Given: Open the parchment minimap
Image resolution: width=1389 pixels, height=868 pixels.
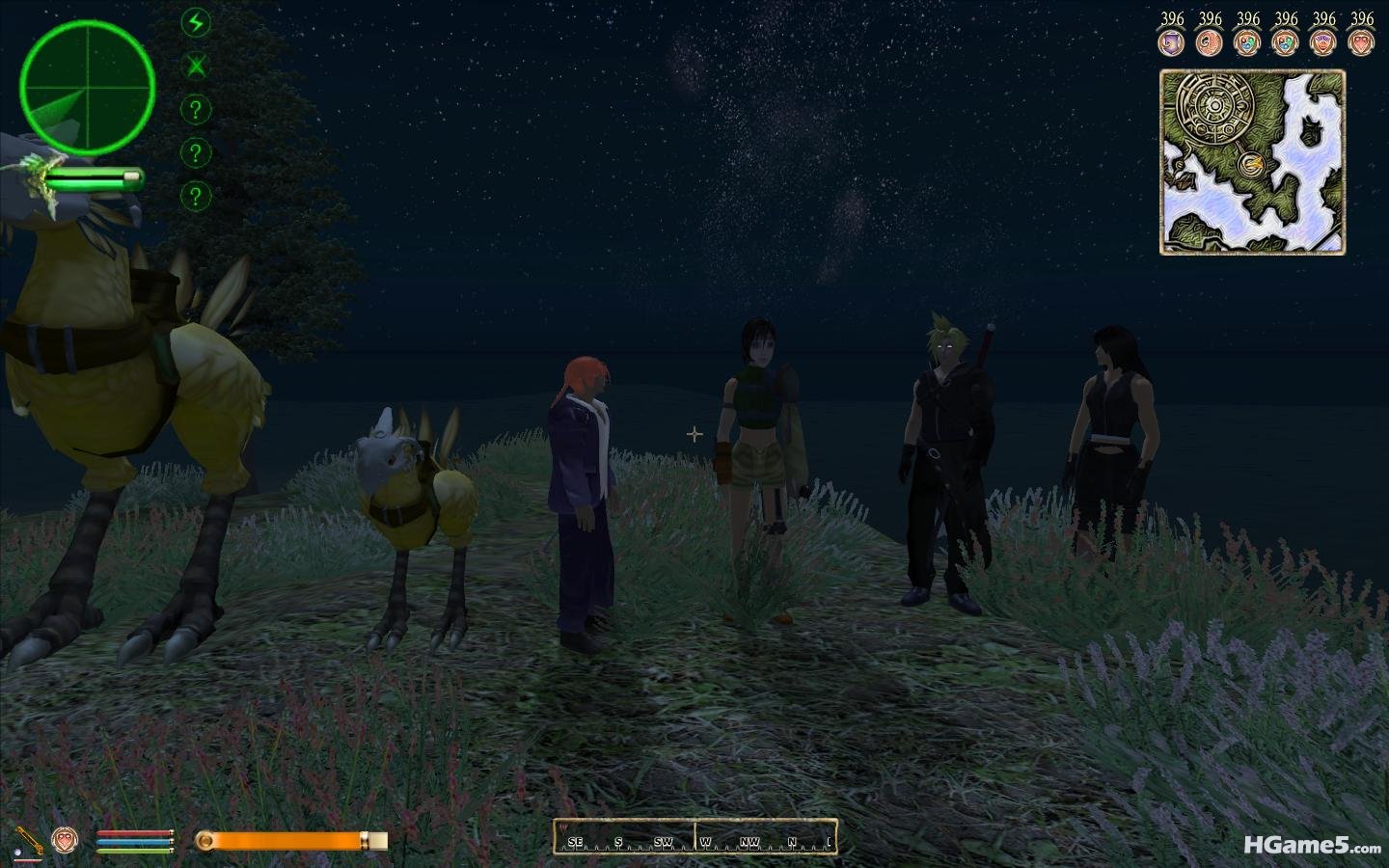Looking at the screenshot, I should pos(1252,162).
